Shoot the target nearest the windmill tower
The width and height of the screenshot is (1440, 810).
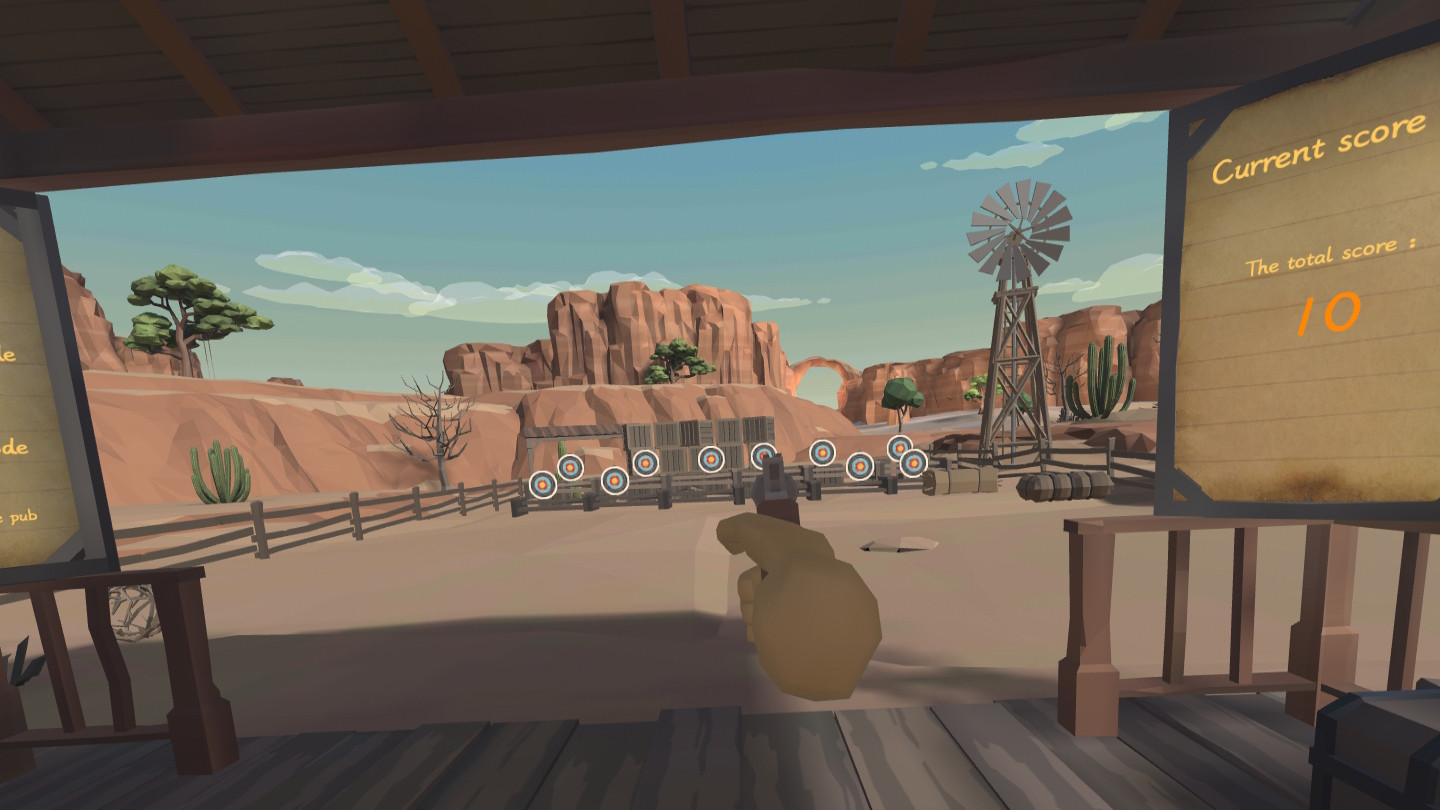click(912, 463)
